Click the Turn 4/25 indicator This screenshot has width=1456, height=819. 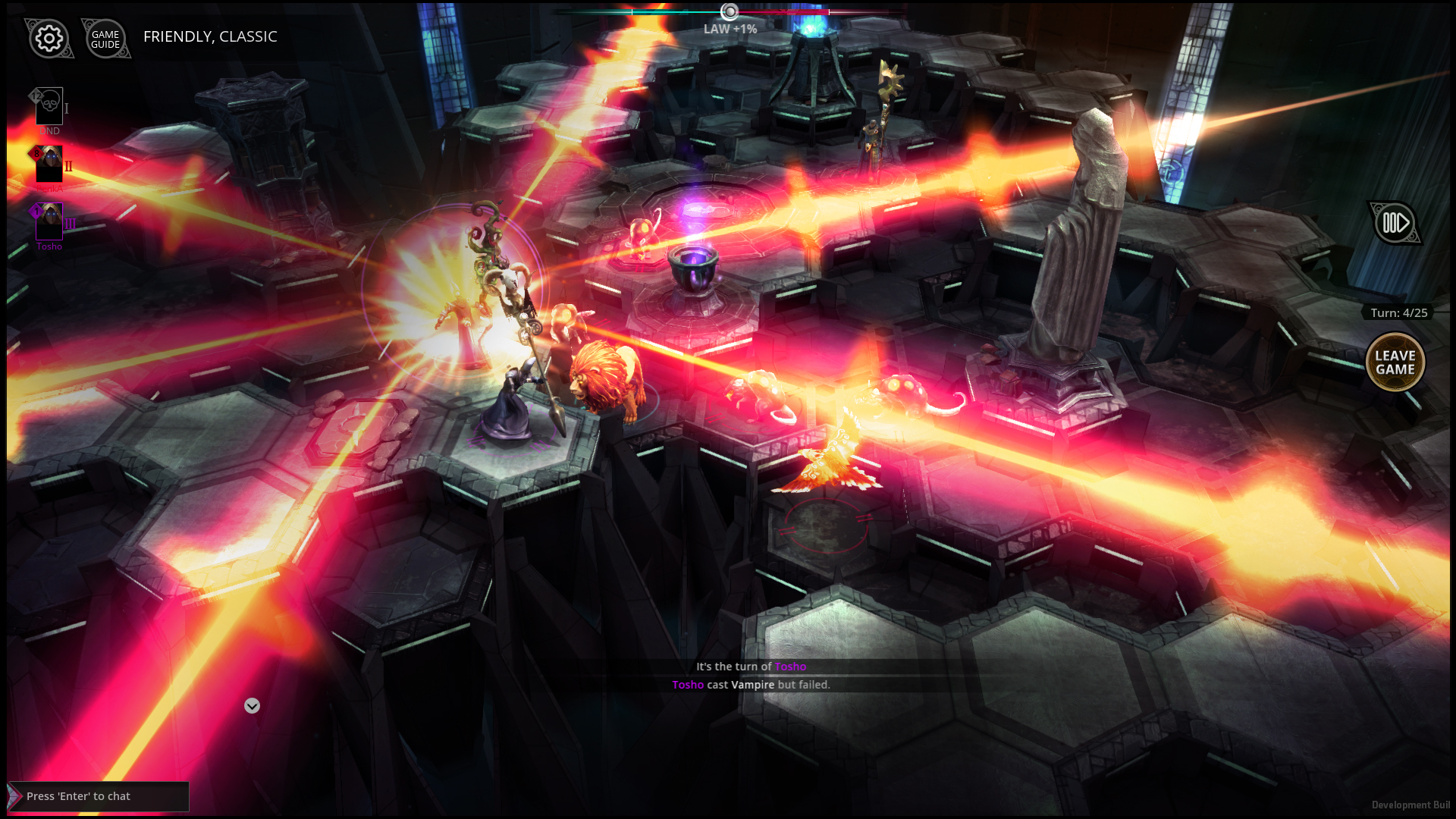(x=1398, y=312)
